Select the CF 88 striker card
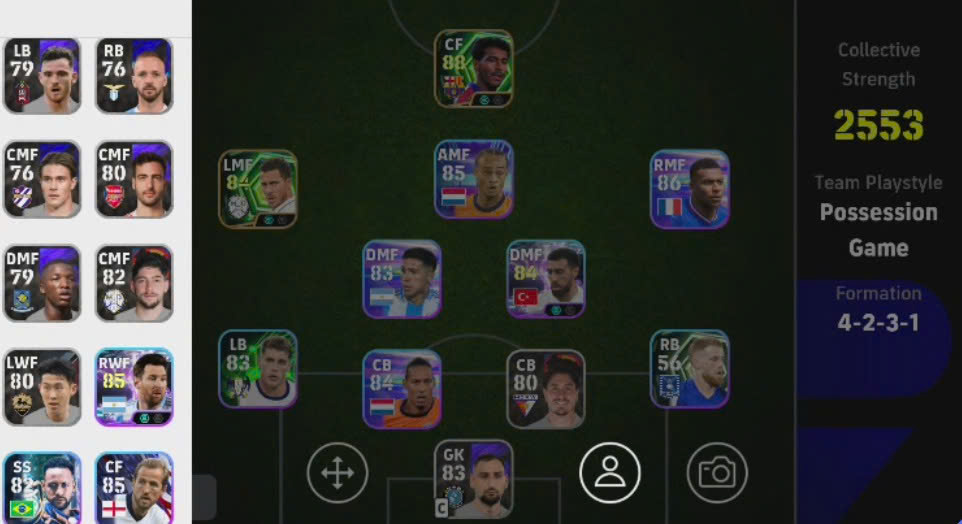Viewport: 962px width, 524px height. (473, 68)
